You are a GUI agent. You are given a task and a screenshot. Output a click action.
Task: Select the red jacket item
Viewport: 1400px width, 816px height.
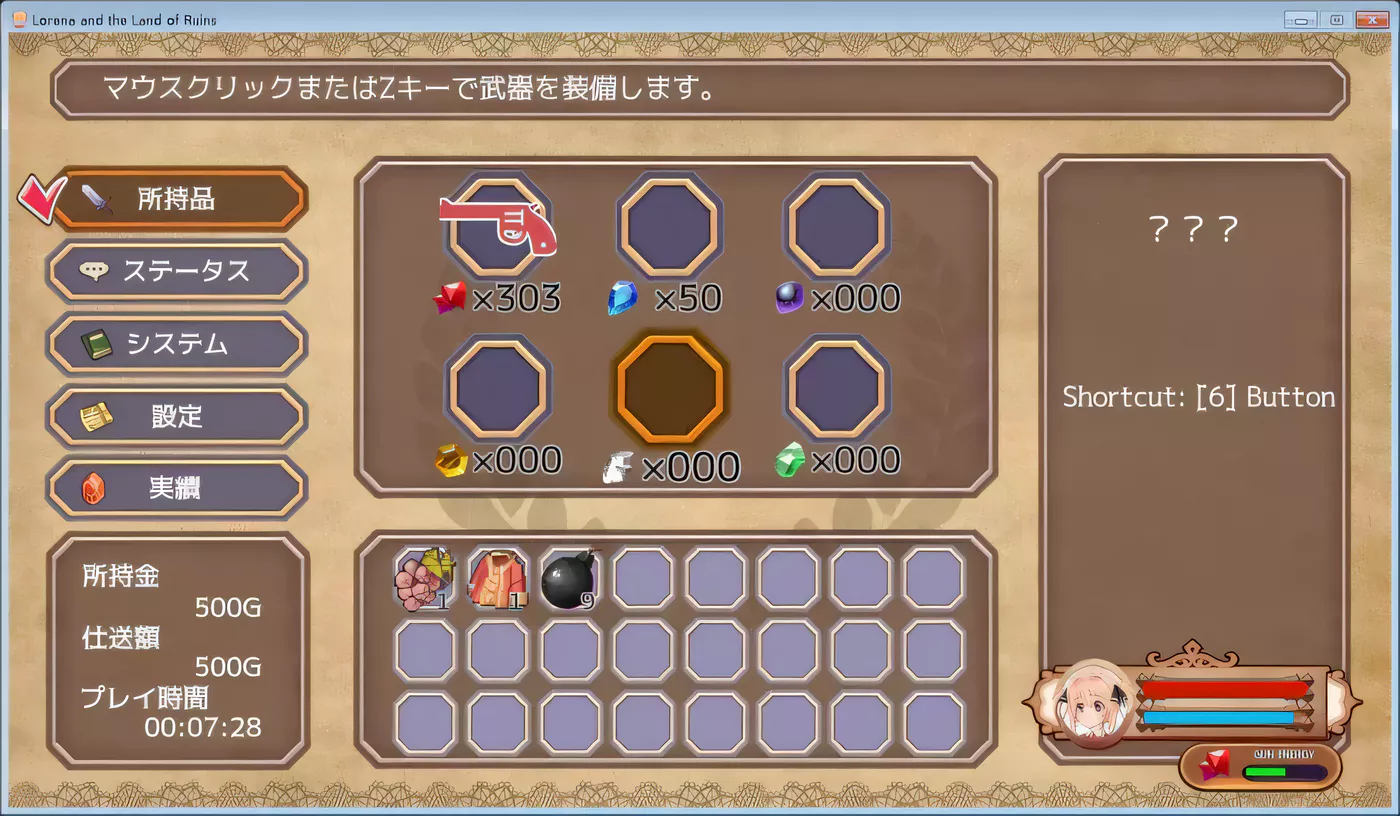pos(498,578)
